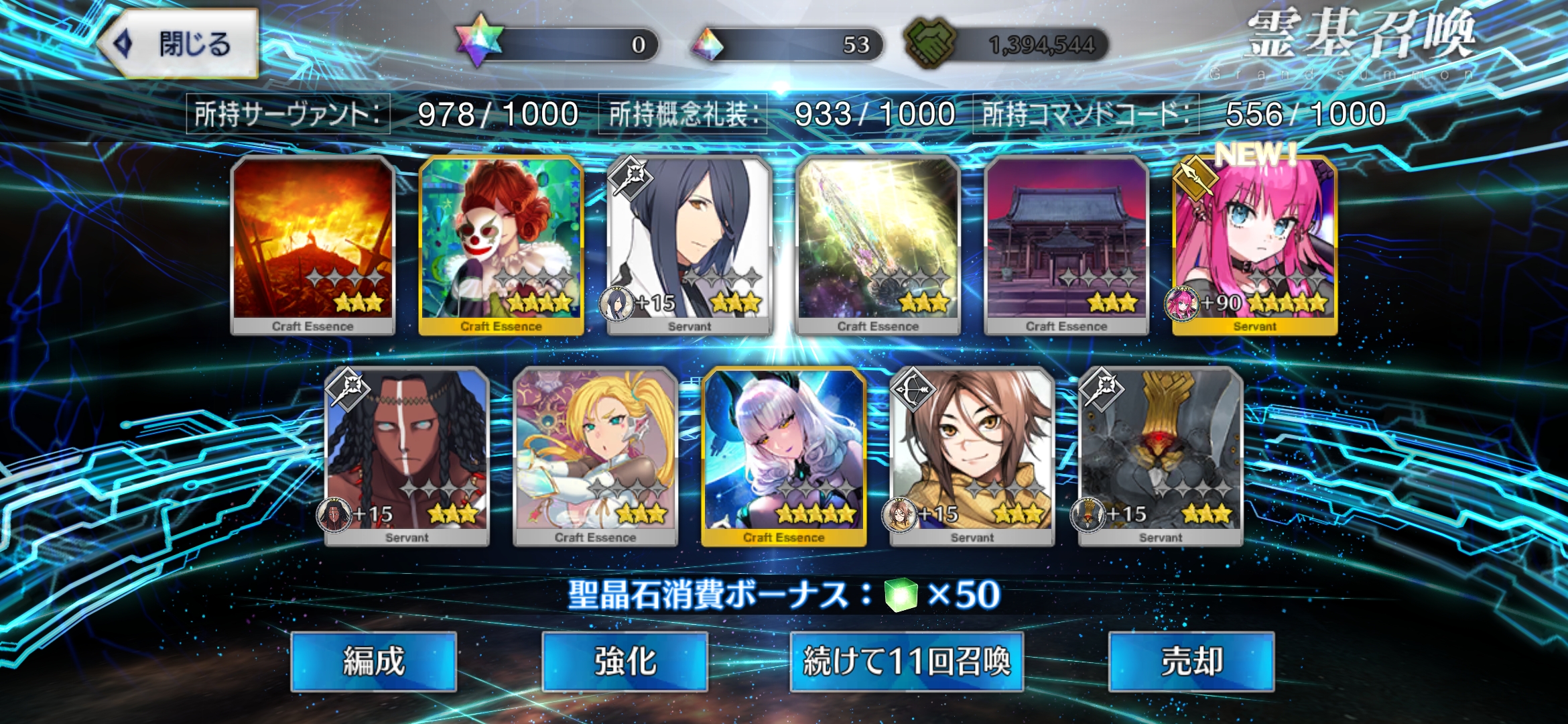Select the glowing crystal sword Craft Essence
The image size is (1568, 724).
878,245
